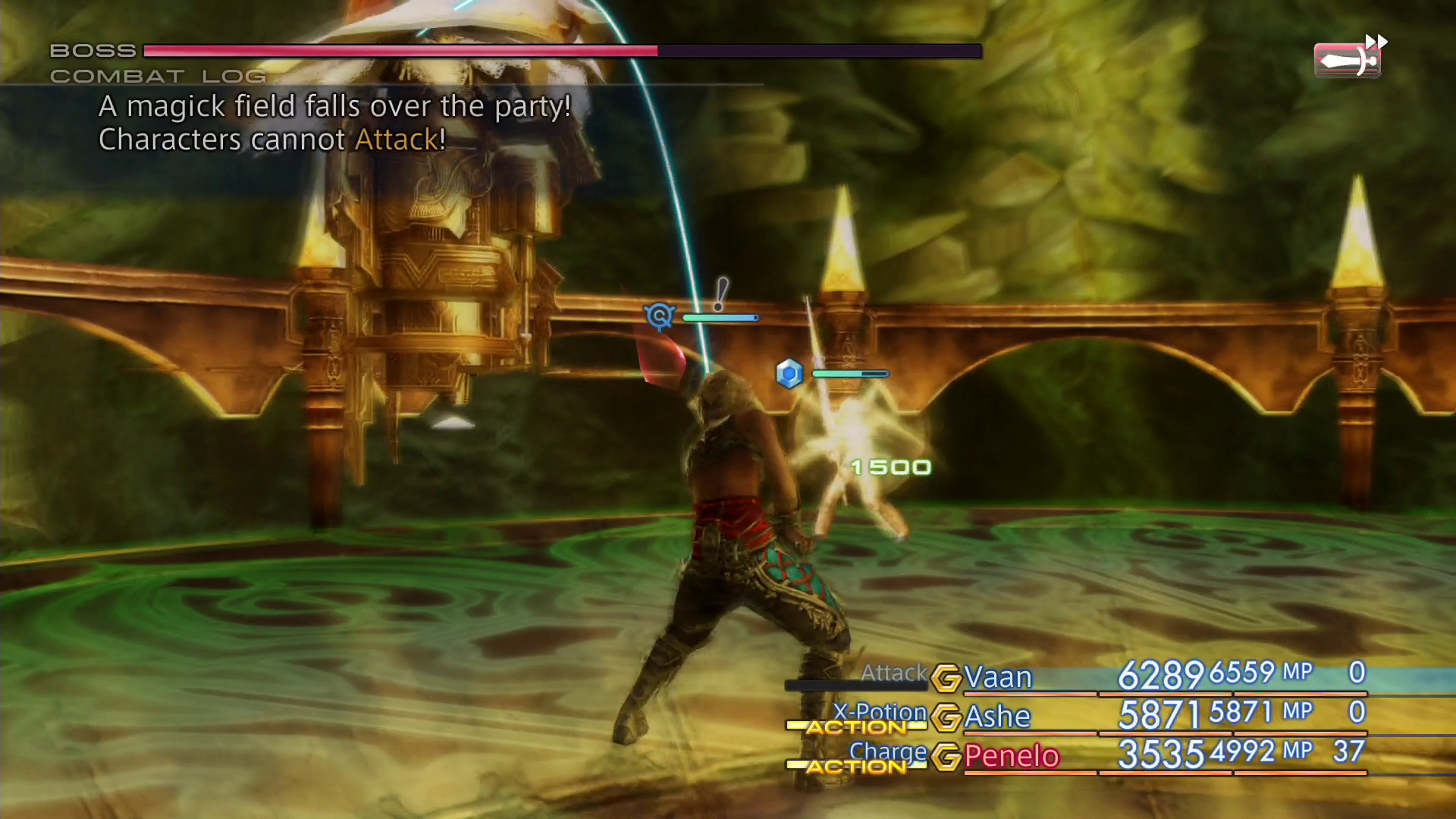Select the gambit G icon beside Penelo
This screenshot has height=819, width=1456.
(x=946, y=757)
